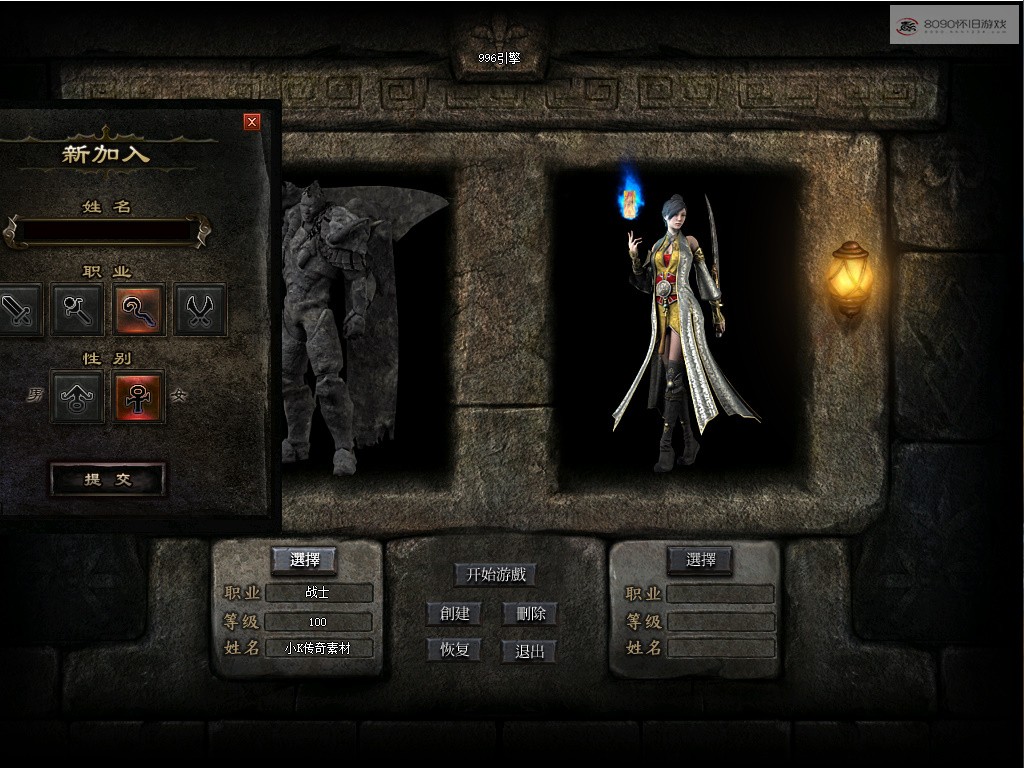Exit using the 退出 button
1024x768 pixels.
point(529,651)
